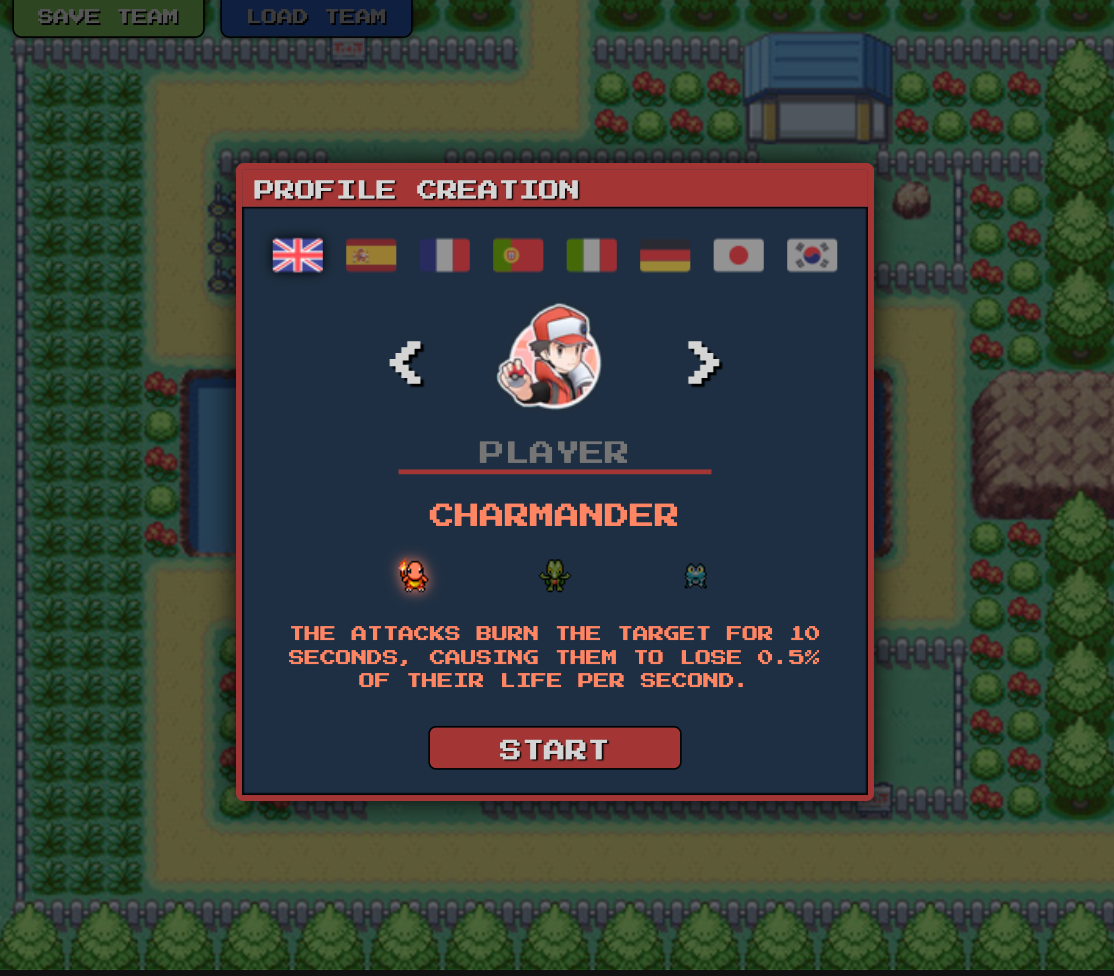Pick the green grass starter sprite
Viewport: 1114px width, 976px height.
(x=554, y=575)
